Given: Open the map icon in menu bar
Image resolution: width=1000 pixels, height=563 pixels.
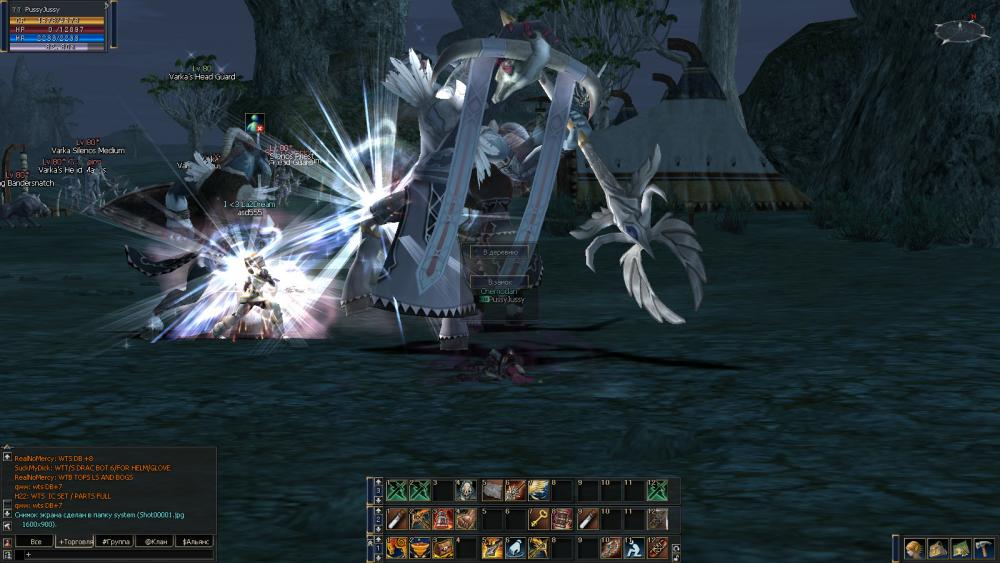Looking at the screenshot, I should (960, 548).
